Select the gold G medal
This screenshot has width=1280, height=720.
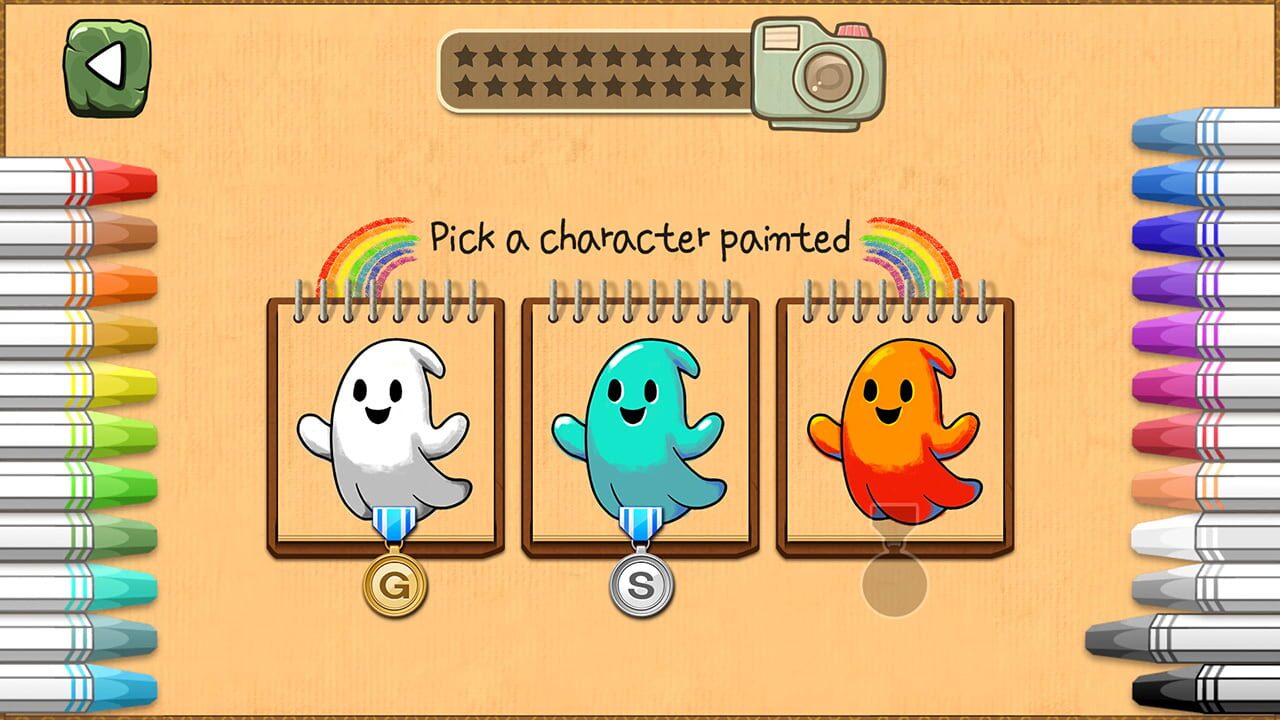coord(394,583)
